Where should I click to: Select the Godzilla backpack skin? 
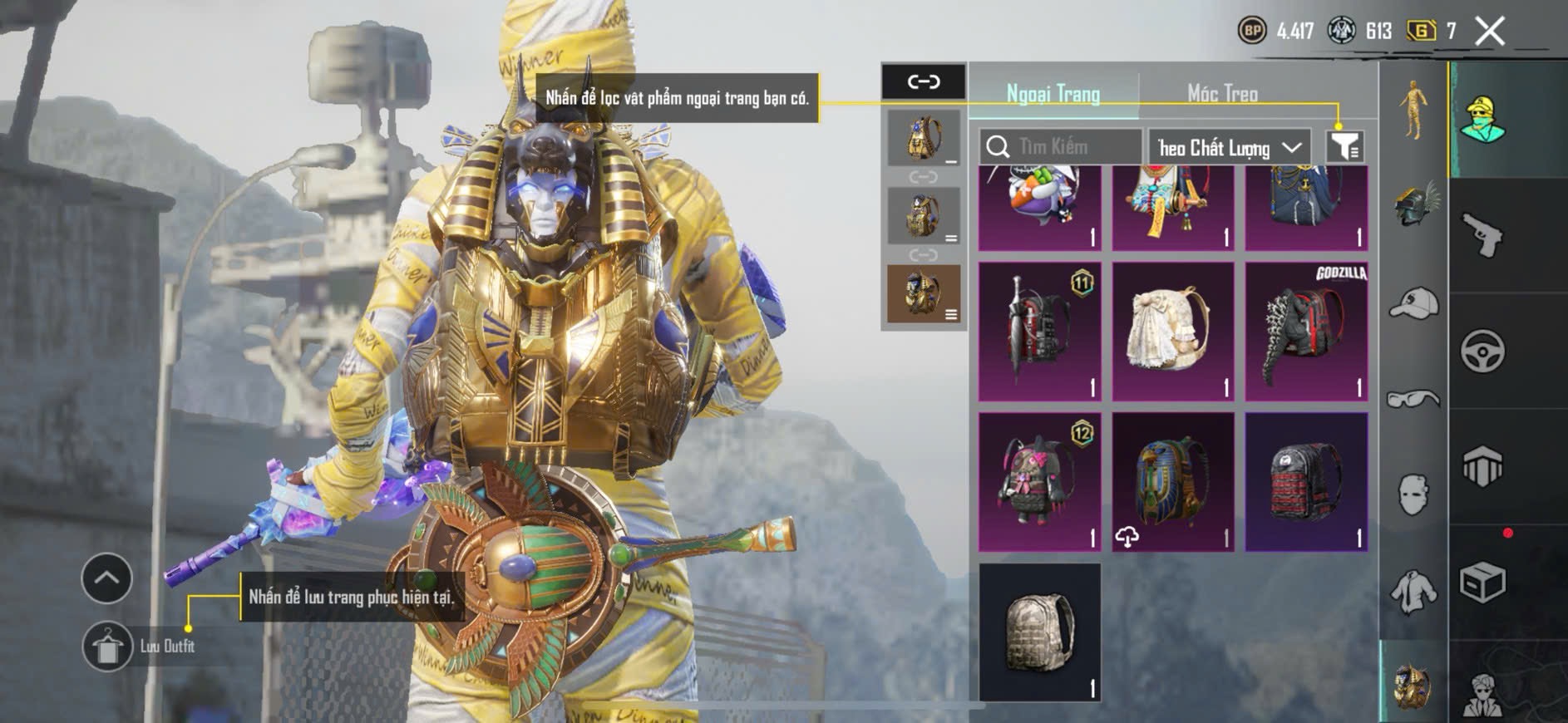point(1306,332)
